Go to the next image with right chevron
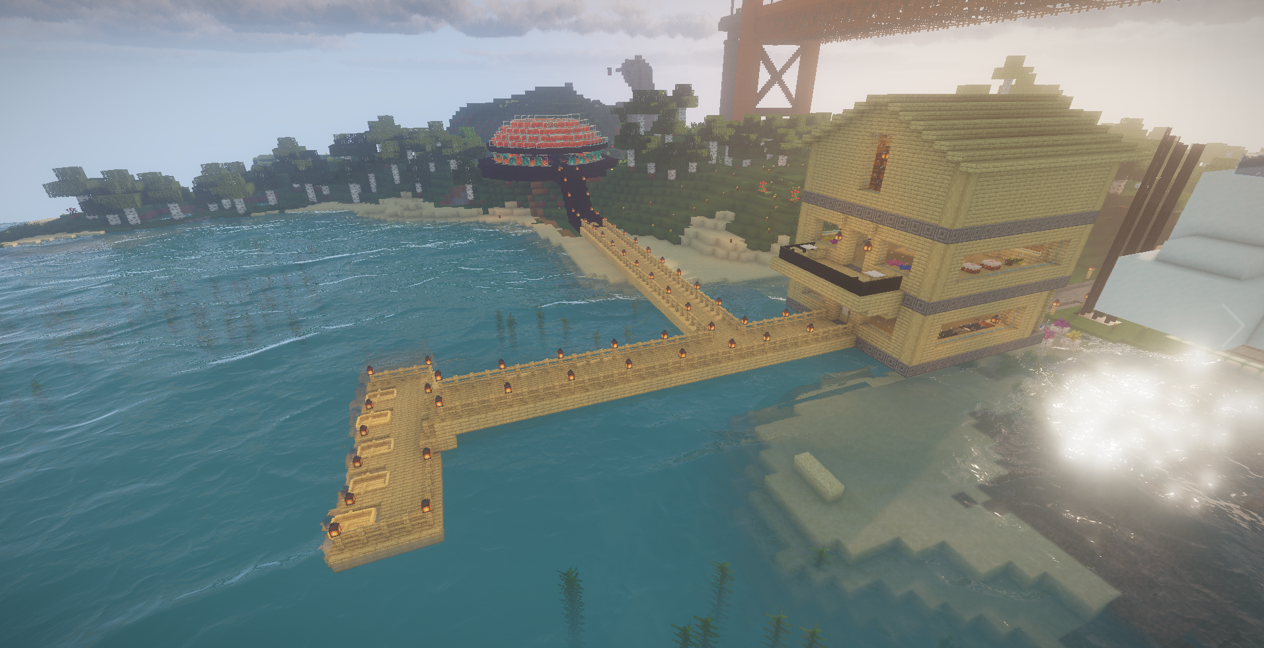Image resolution: width=1264 pixels, height=648 pixels. tap(1237, 324)
